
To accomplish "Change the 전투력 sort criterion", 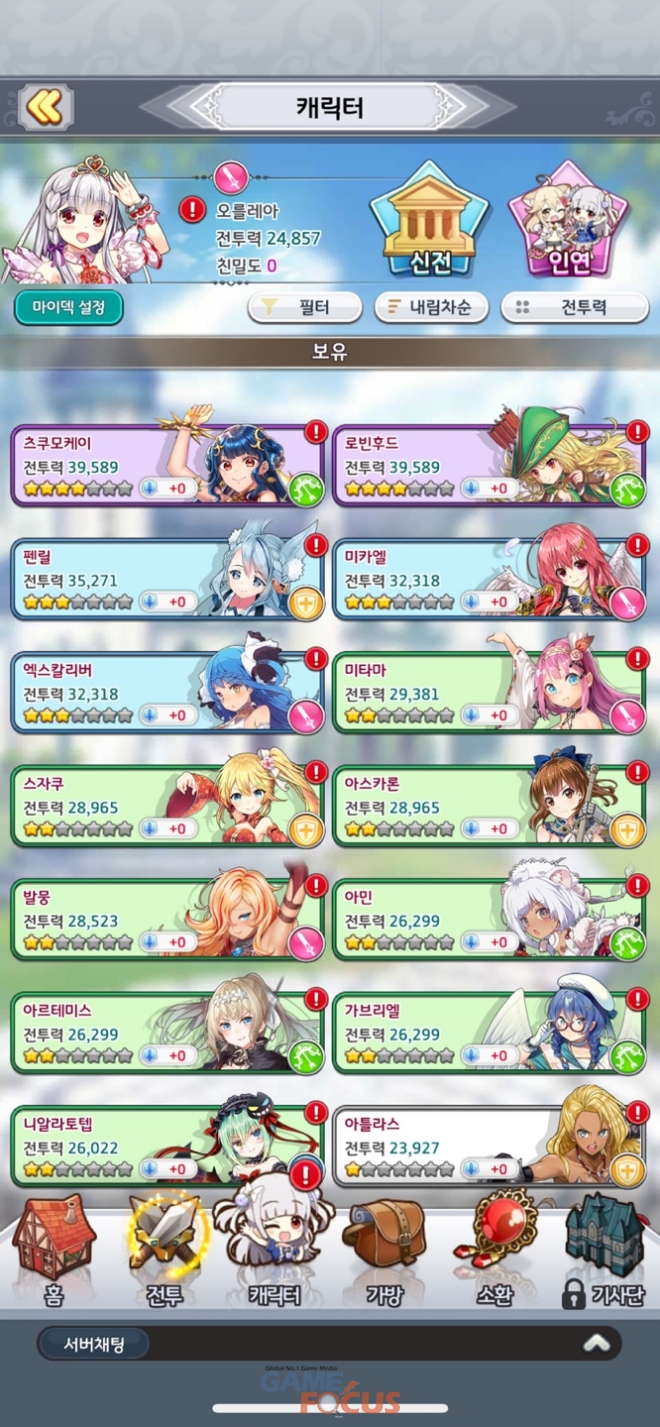I will pos(574,308).
